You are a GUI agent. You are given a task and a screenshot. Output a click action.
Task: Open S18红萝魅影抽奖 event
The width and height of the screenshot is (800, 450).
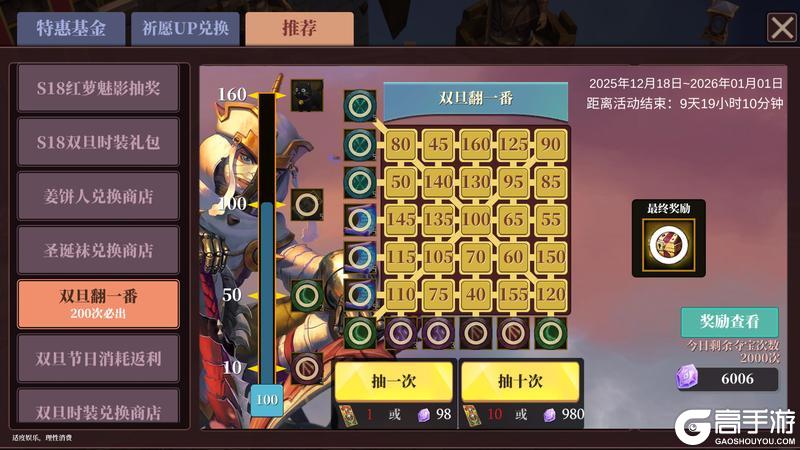coord(98,88)
